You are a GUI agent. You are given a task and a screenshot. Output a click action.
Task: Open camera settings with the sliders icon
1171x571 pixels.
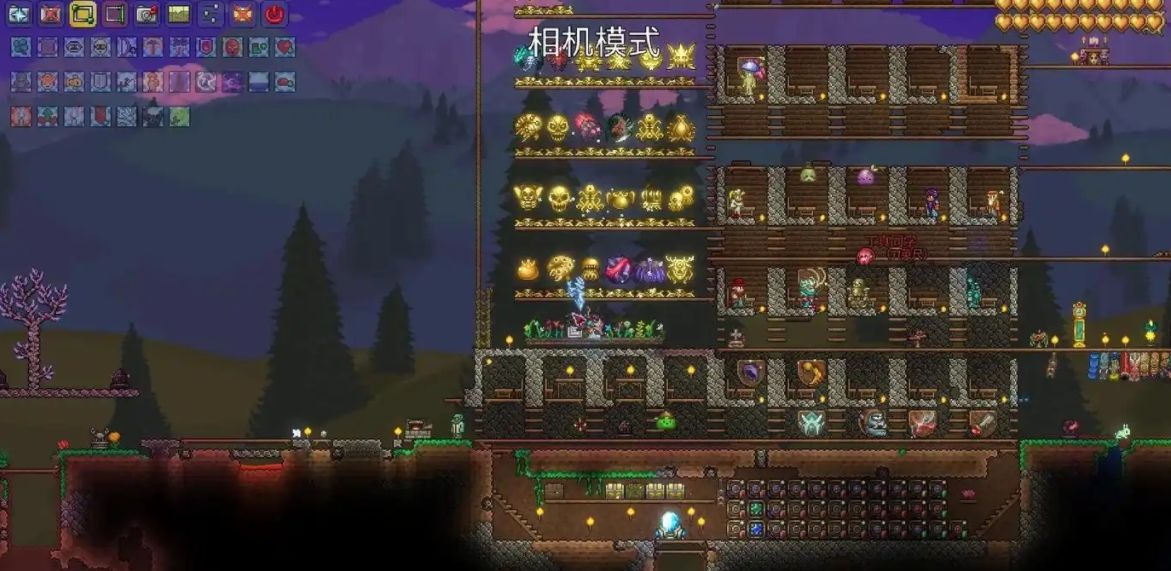coord(211,14)
